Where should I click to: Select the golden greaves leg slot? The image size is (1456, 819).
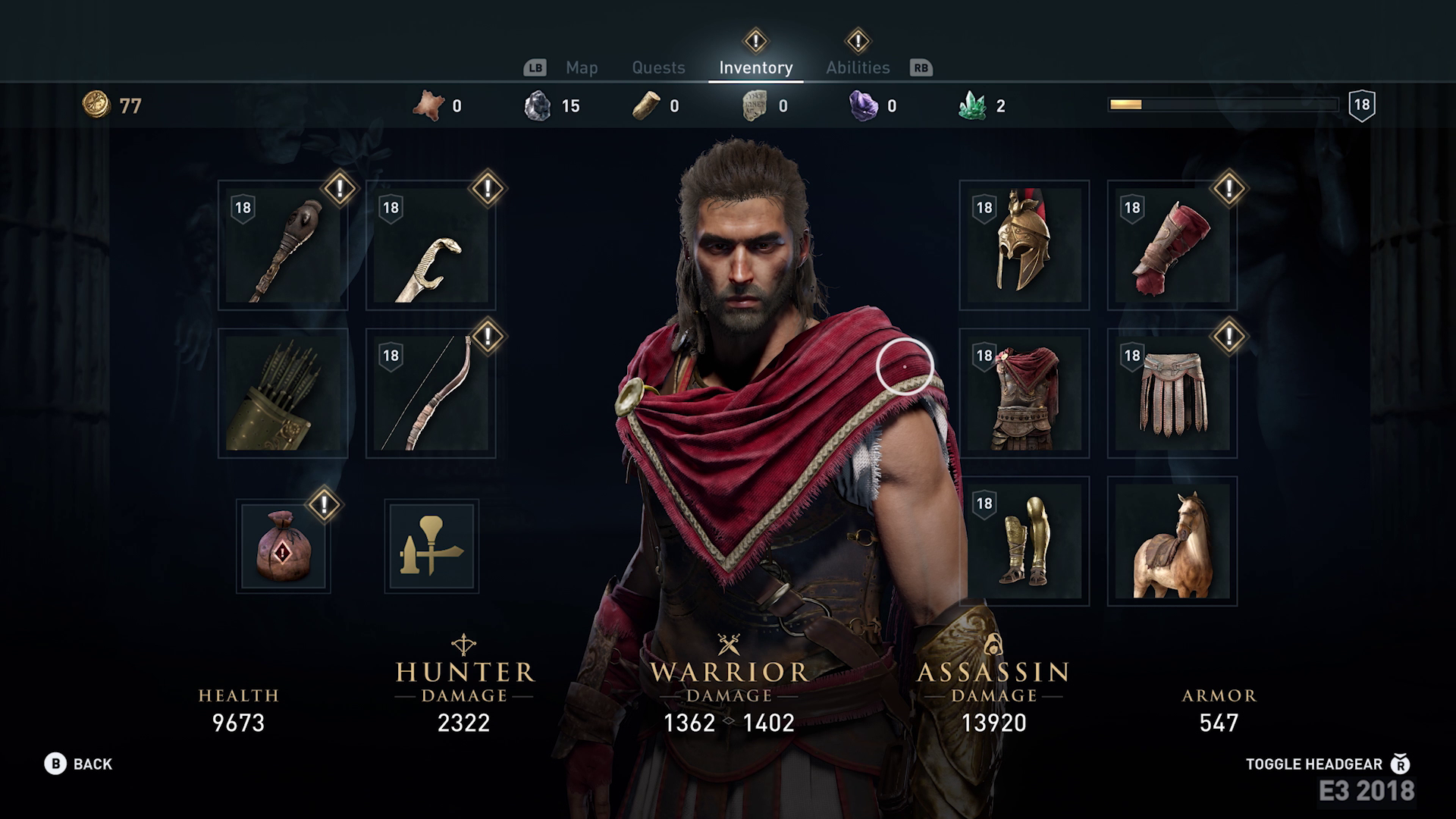tap(1024, 541)
